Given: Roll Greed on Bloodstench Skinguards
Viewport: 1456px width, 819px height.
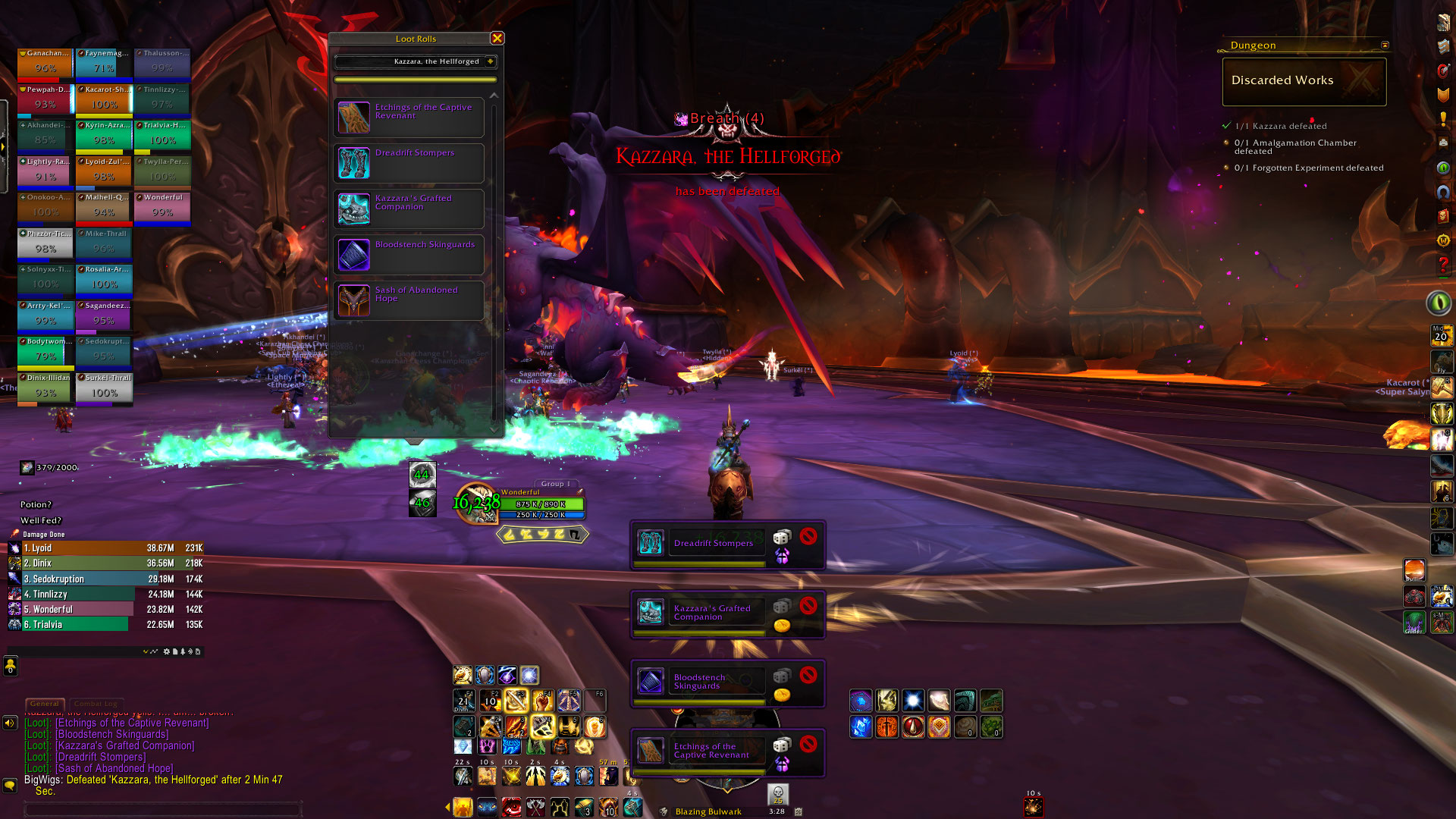Looking at the screenshot, I should point(781,695).
